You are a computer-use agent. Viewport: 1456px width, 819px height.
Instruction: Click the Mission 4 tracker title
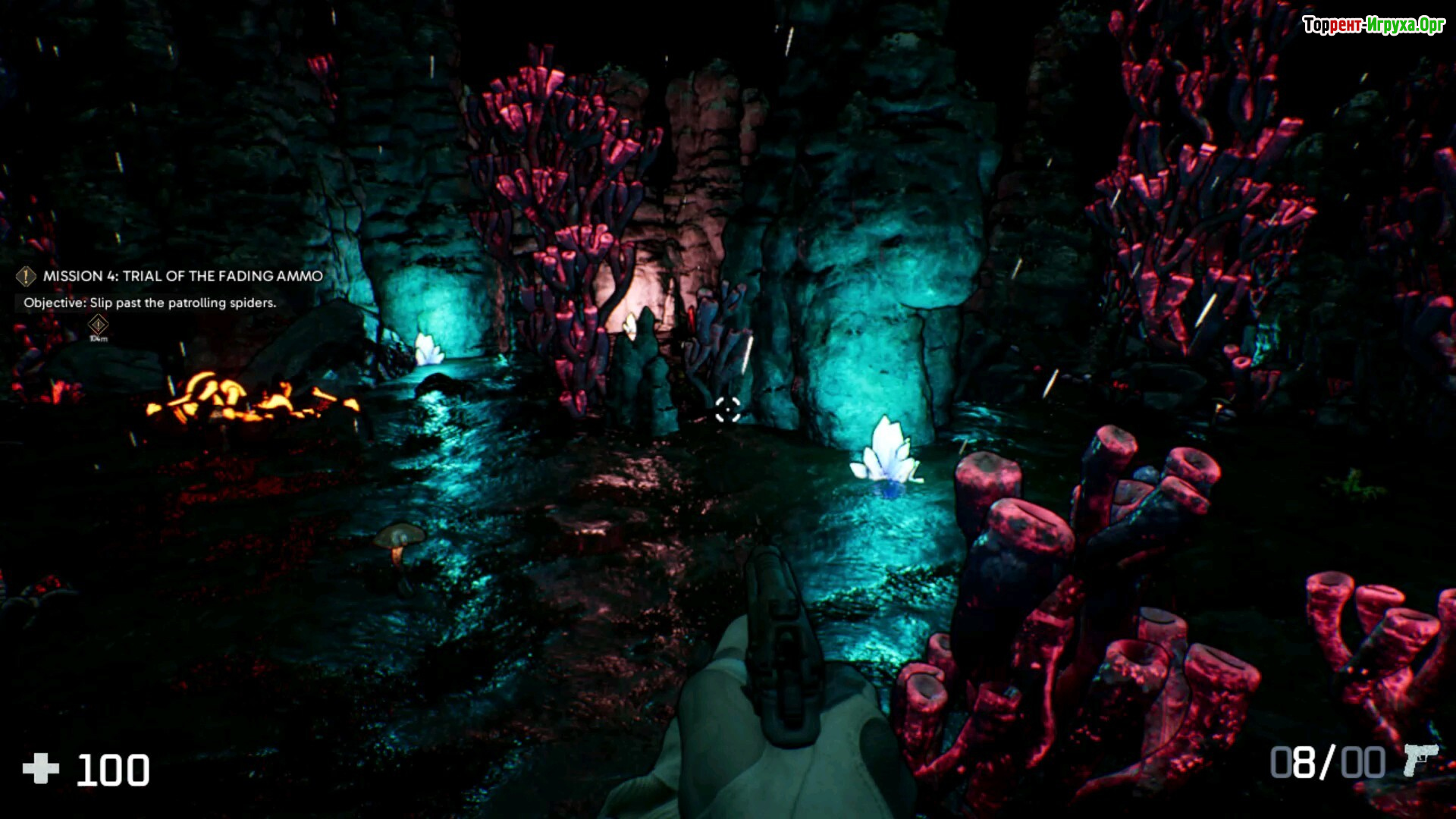(182, 276)
